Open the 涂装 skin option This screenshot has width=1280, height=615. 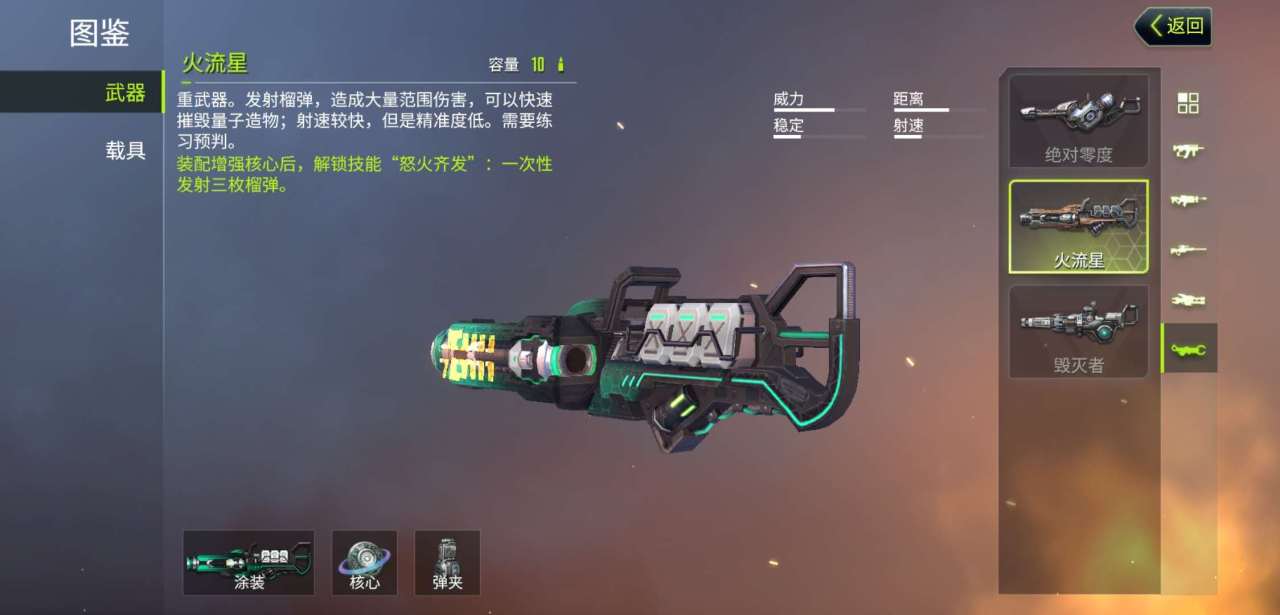click(249, 563)
